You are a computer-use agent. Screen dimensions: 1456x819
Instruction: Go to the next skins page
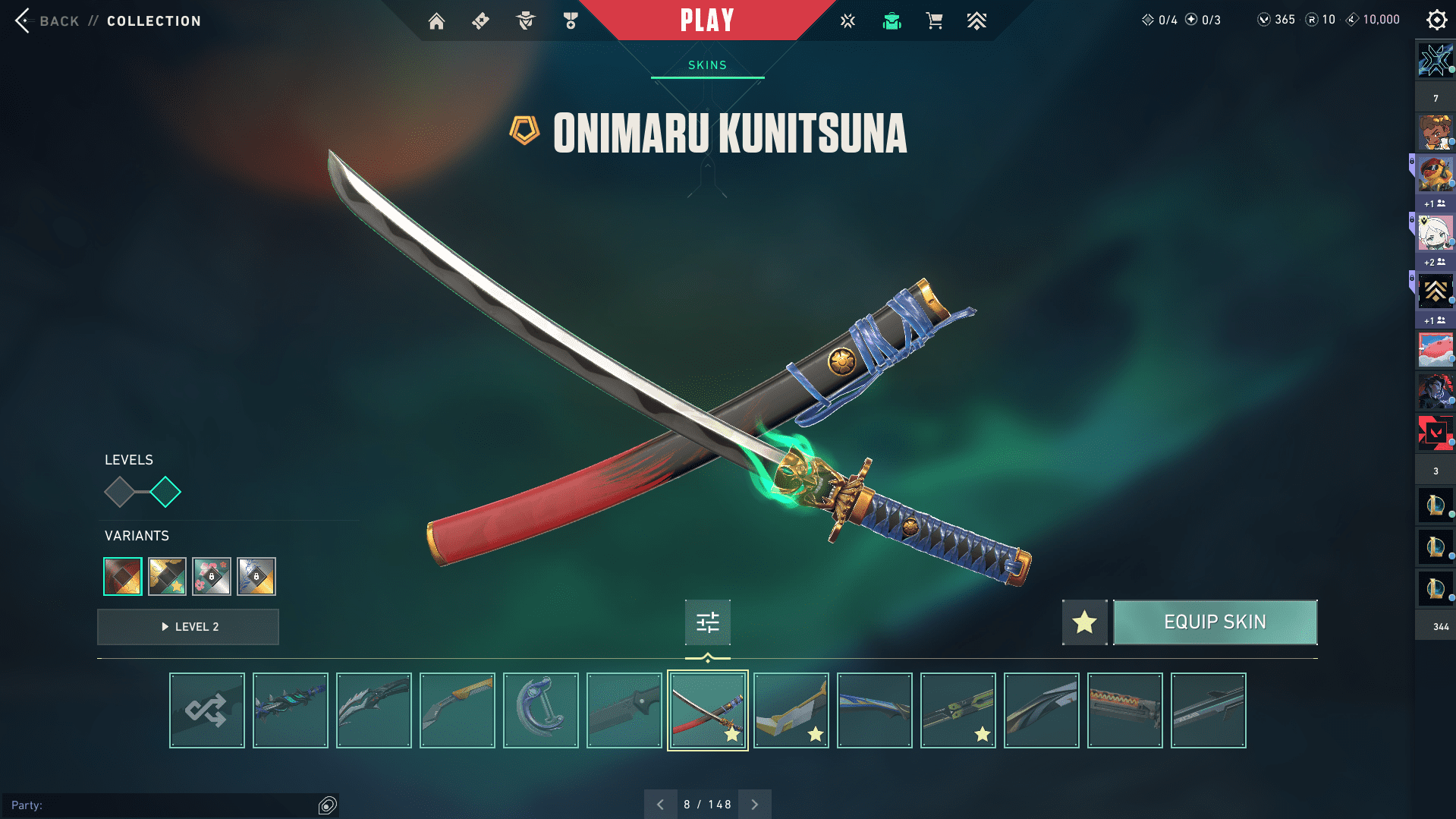coord(754,805)
